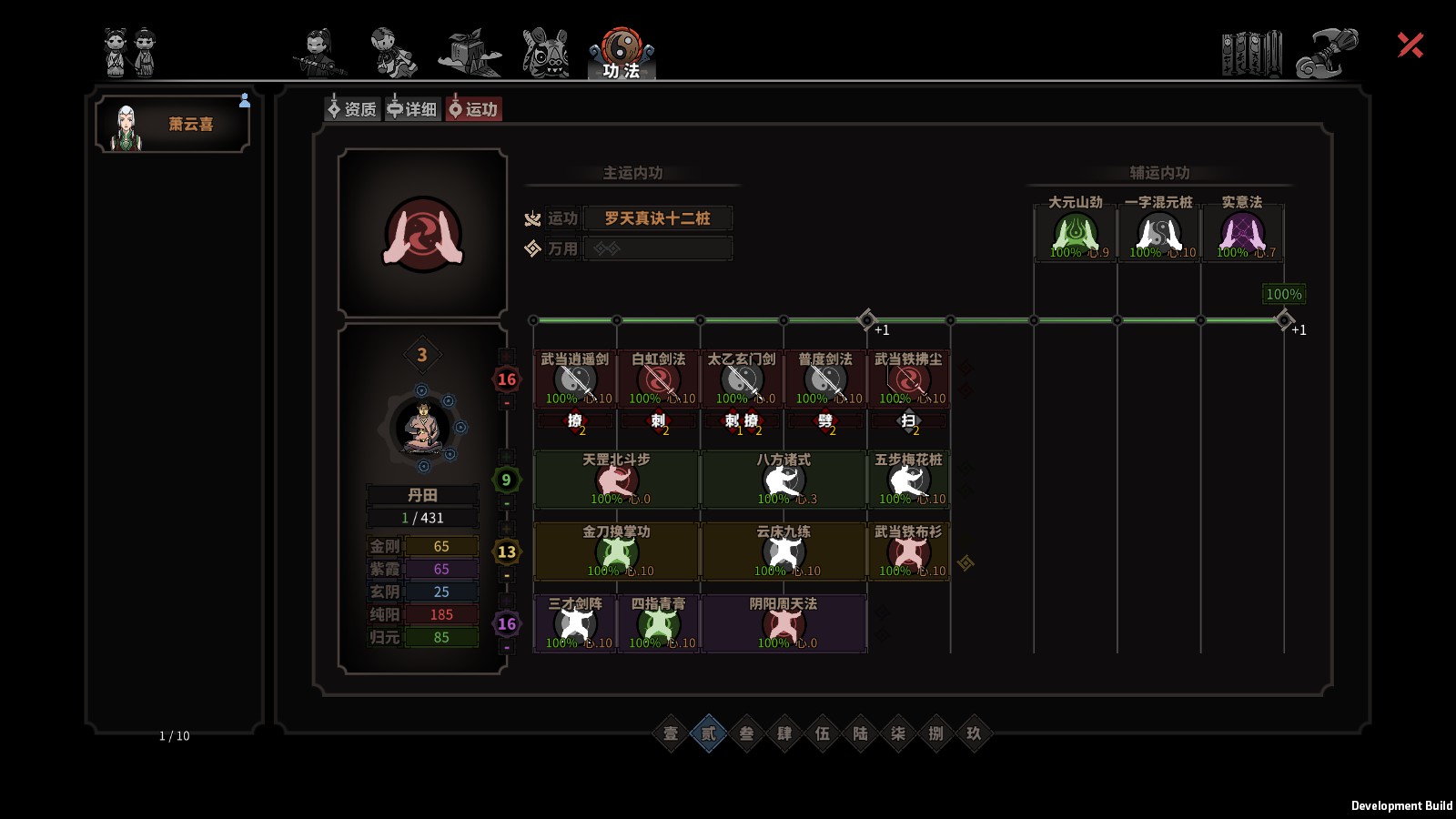
Task: Open the 功法 top menu tab
Action: tap(622, 54)
